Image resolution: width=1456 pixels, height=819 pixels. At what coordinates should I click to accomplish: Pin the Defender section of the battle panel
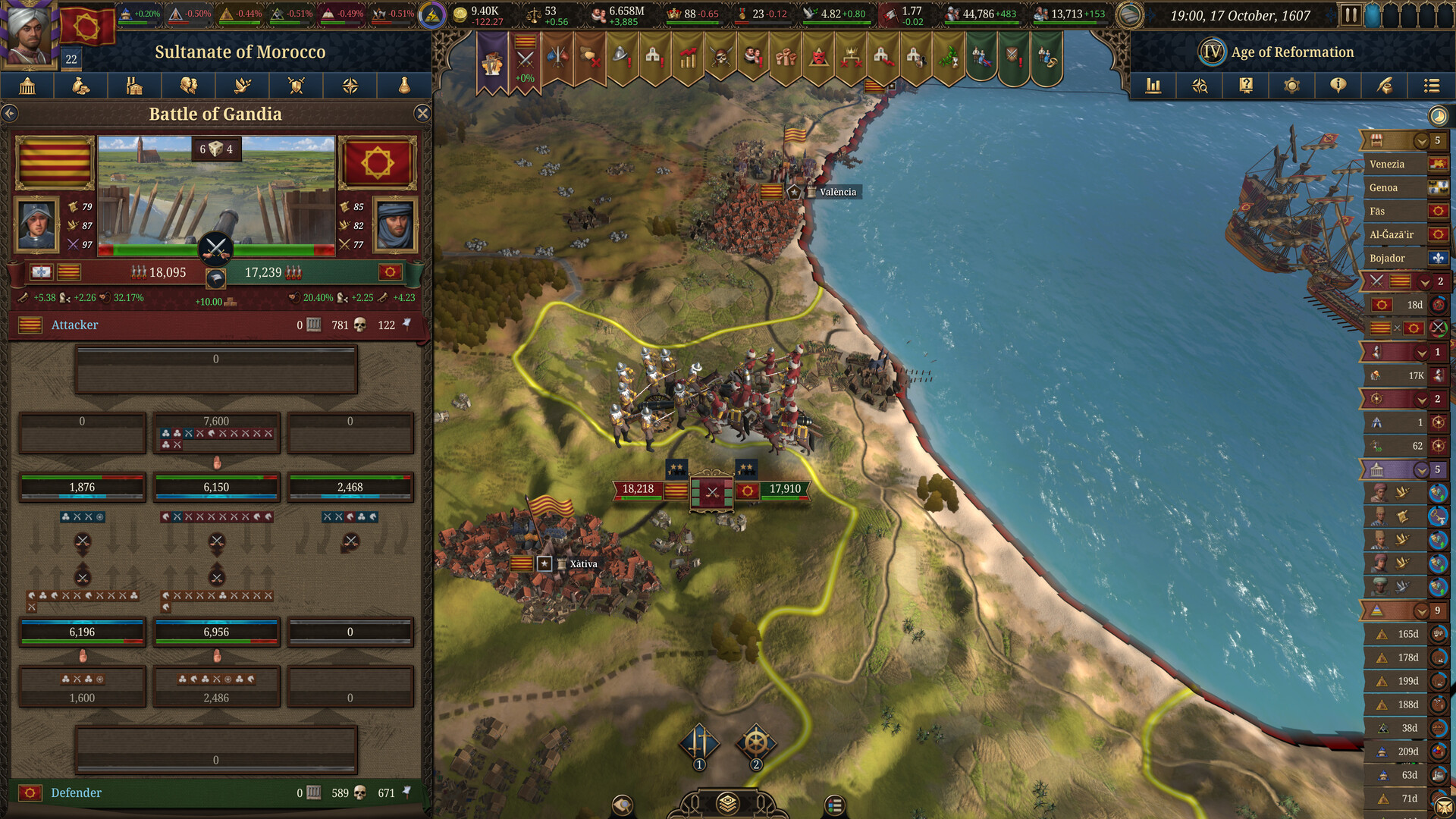407,793
